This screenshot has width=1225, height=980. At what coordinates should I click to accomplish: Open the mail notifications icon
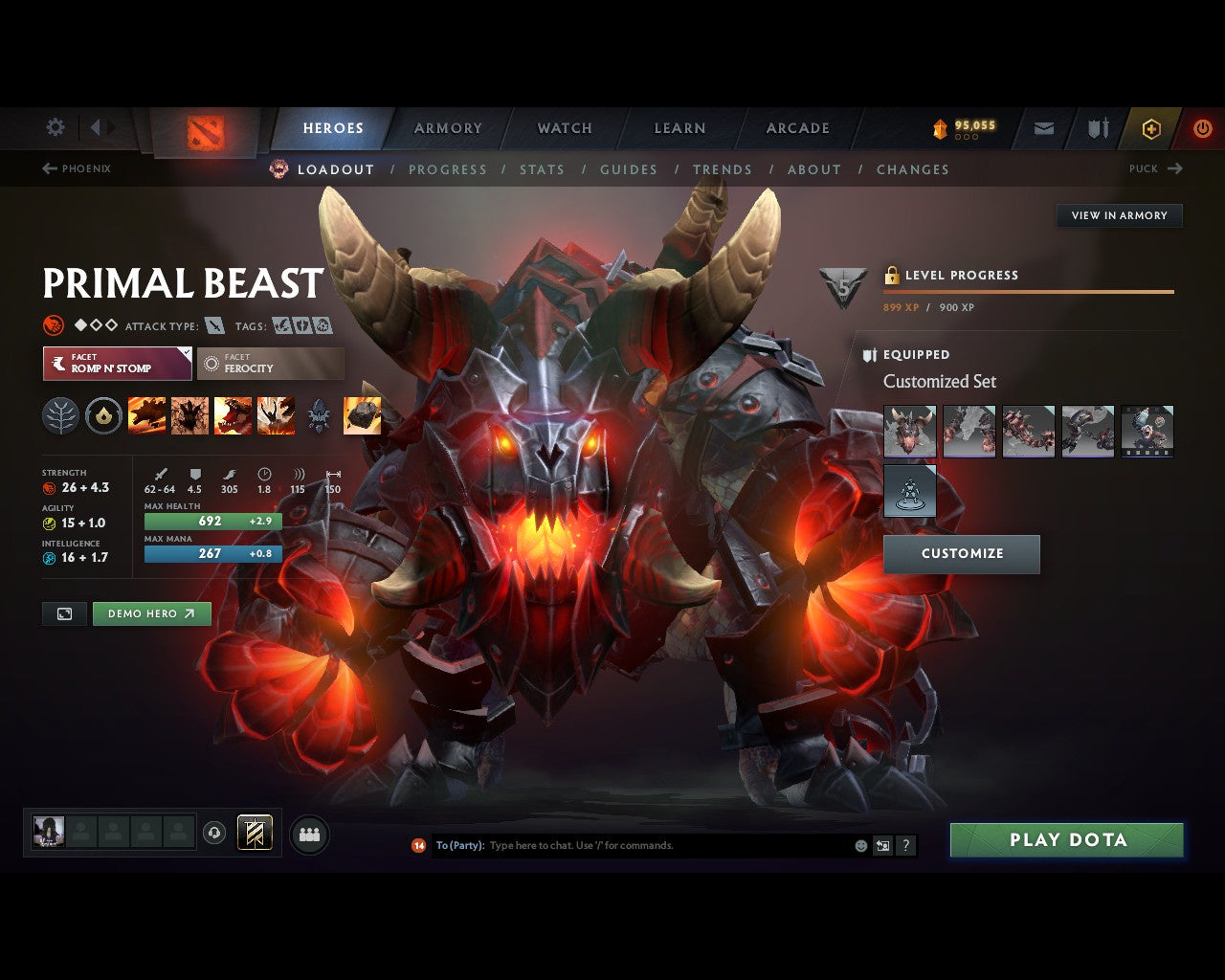click(1043, 128)
